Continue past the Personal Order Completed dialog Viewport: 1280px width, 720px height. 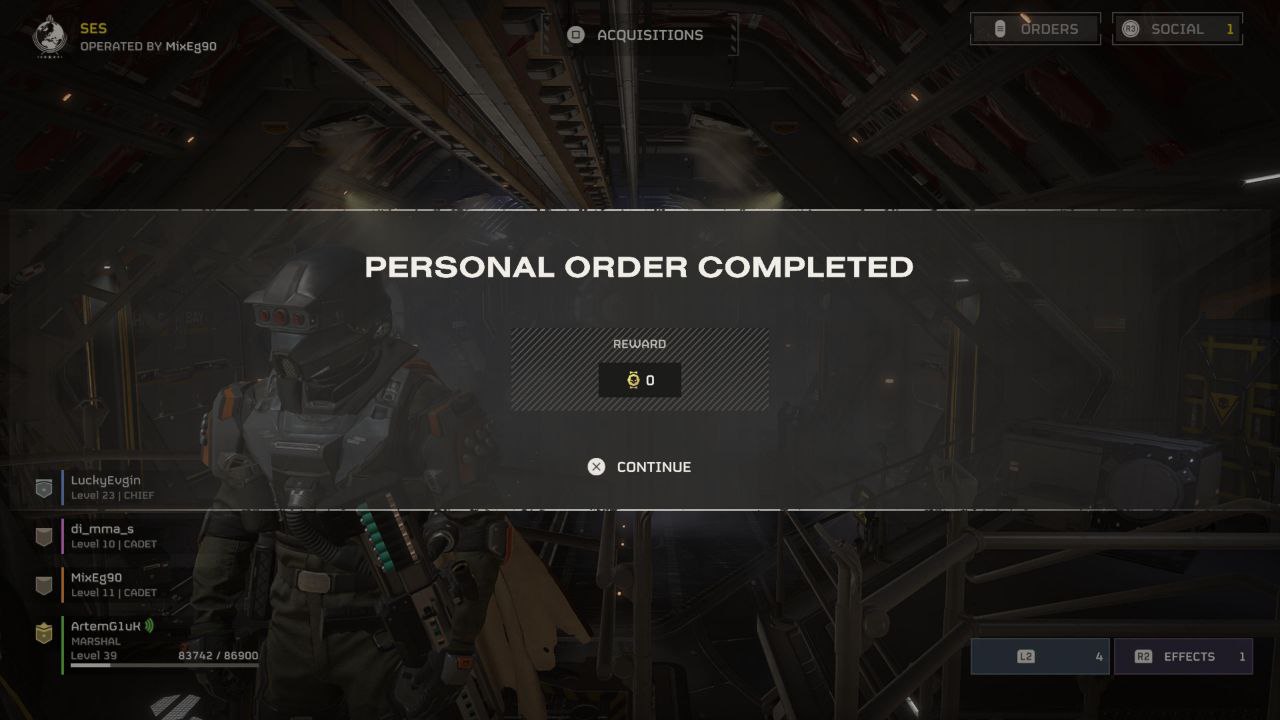click(x=640, y=467)
